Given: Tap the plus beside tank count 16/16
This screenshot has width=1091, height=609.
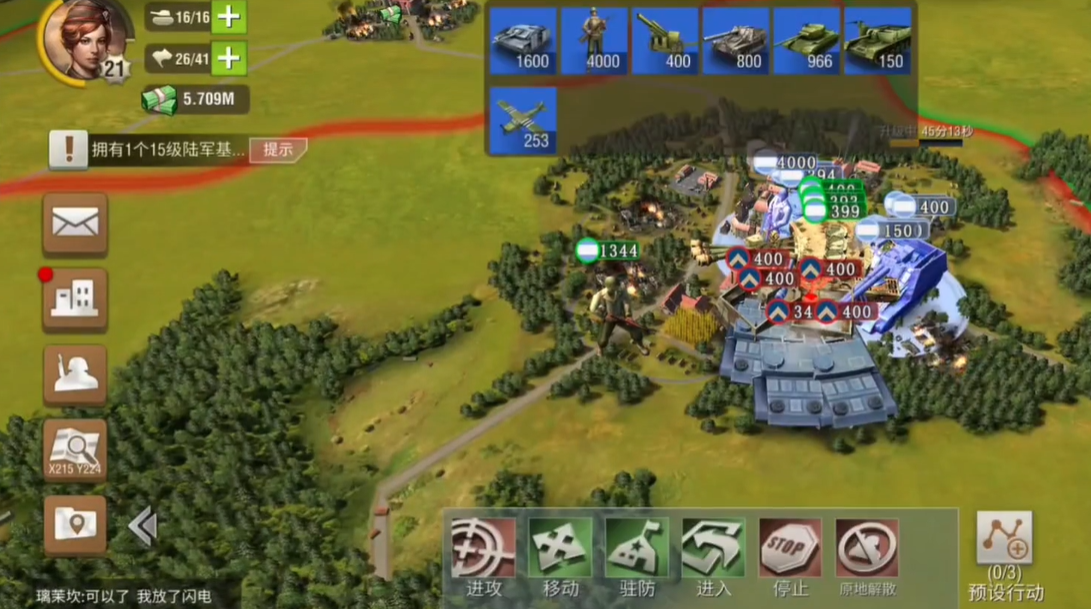Looking at the screenshot, I should (x=229, y=16).
